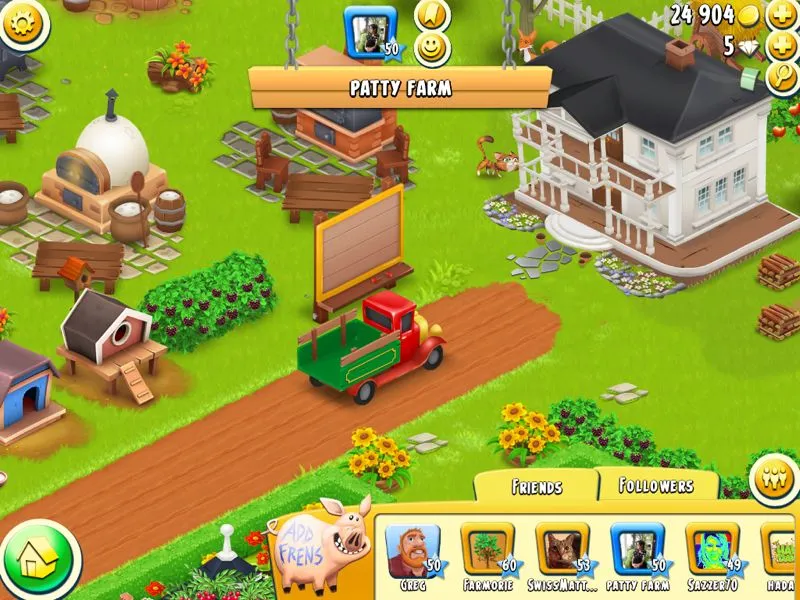The height and width of the screenshot is (600, 800).
Task: Switch to the Followers tab
Action: click(x=656, y=485)
